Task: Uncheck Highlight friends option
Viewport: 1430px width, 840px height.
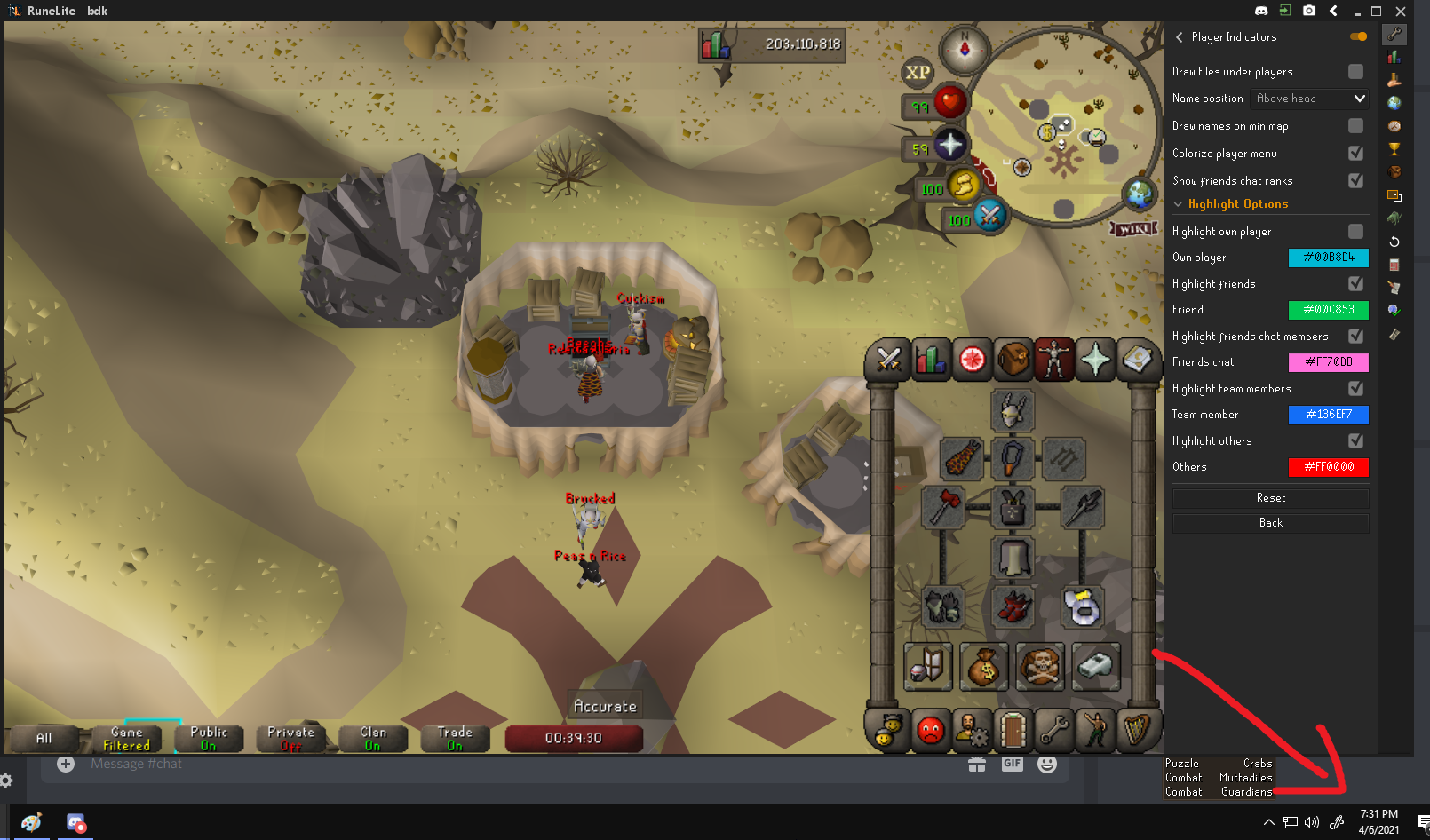Action: [1355, 283]
